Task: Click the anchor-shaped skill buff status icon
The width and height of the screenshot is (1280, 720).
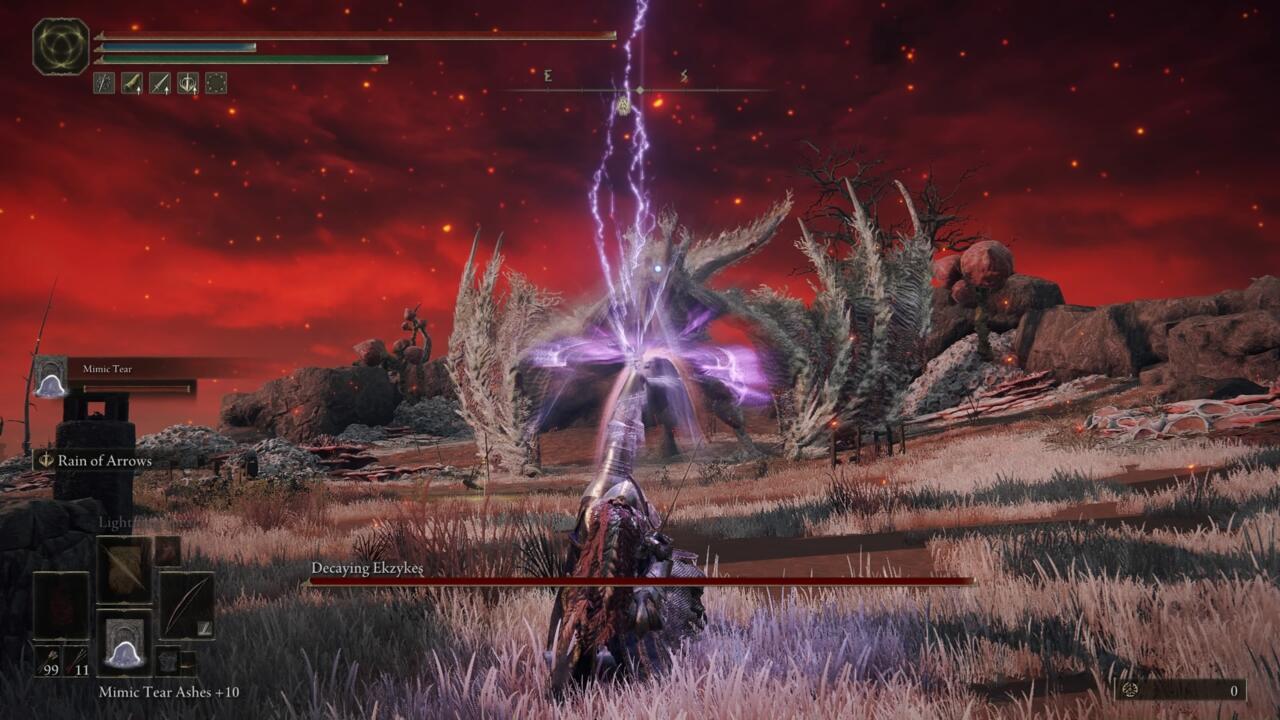Action: click(188, 82)
